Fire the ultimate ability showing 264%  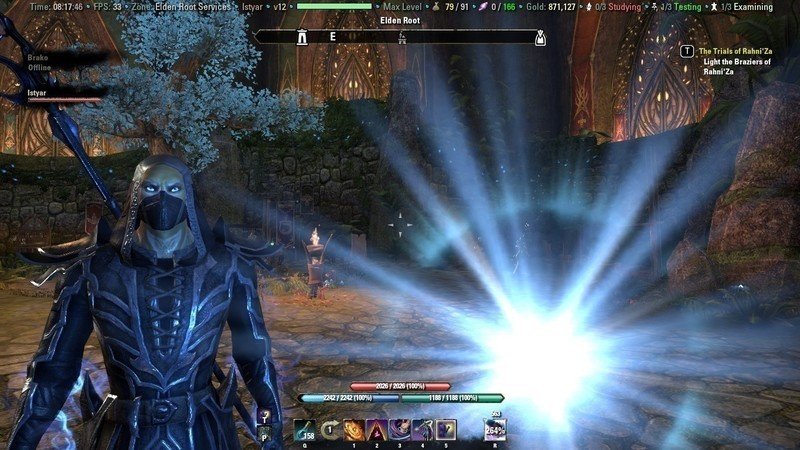pyautogui.click(x=494, y=429)
